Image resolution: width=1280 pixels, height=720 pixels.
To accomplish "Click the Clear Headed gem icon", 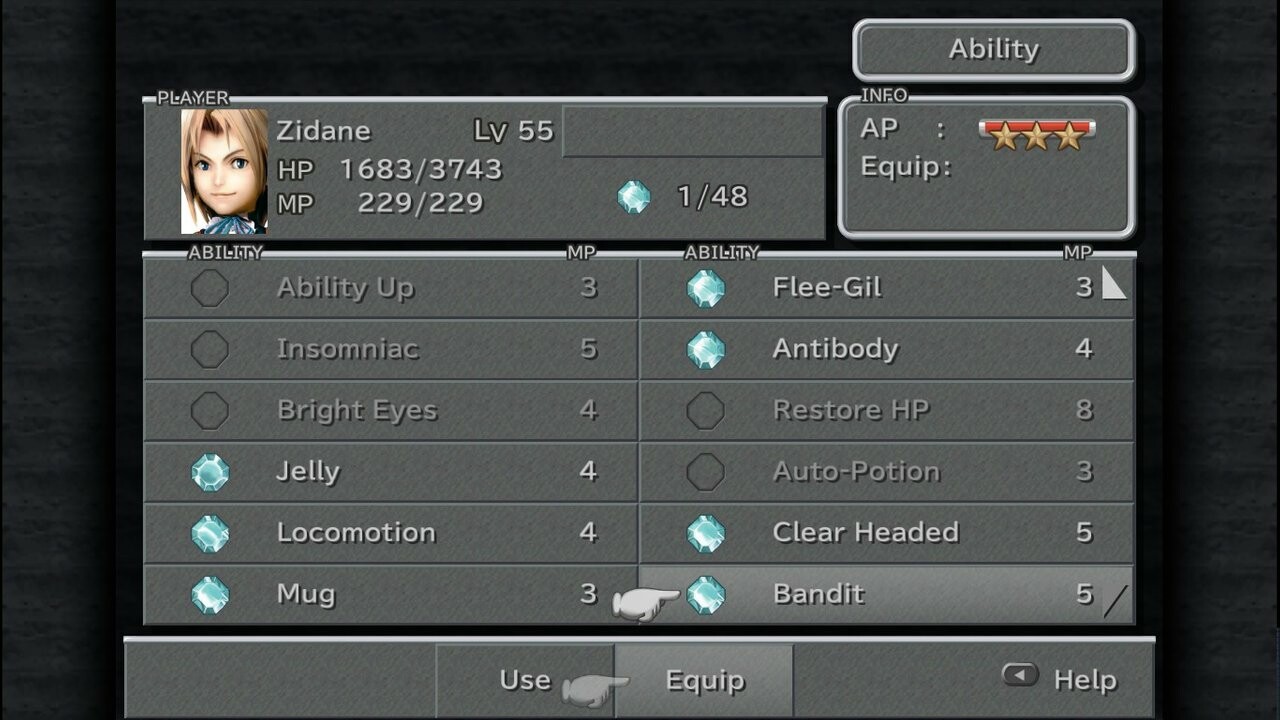I will 710,533.
